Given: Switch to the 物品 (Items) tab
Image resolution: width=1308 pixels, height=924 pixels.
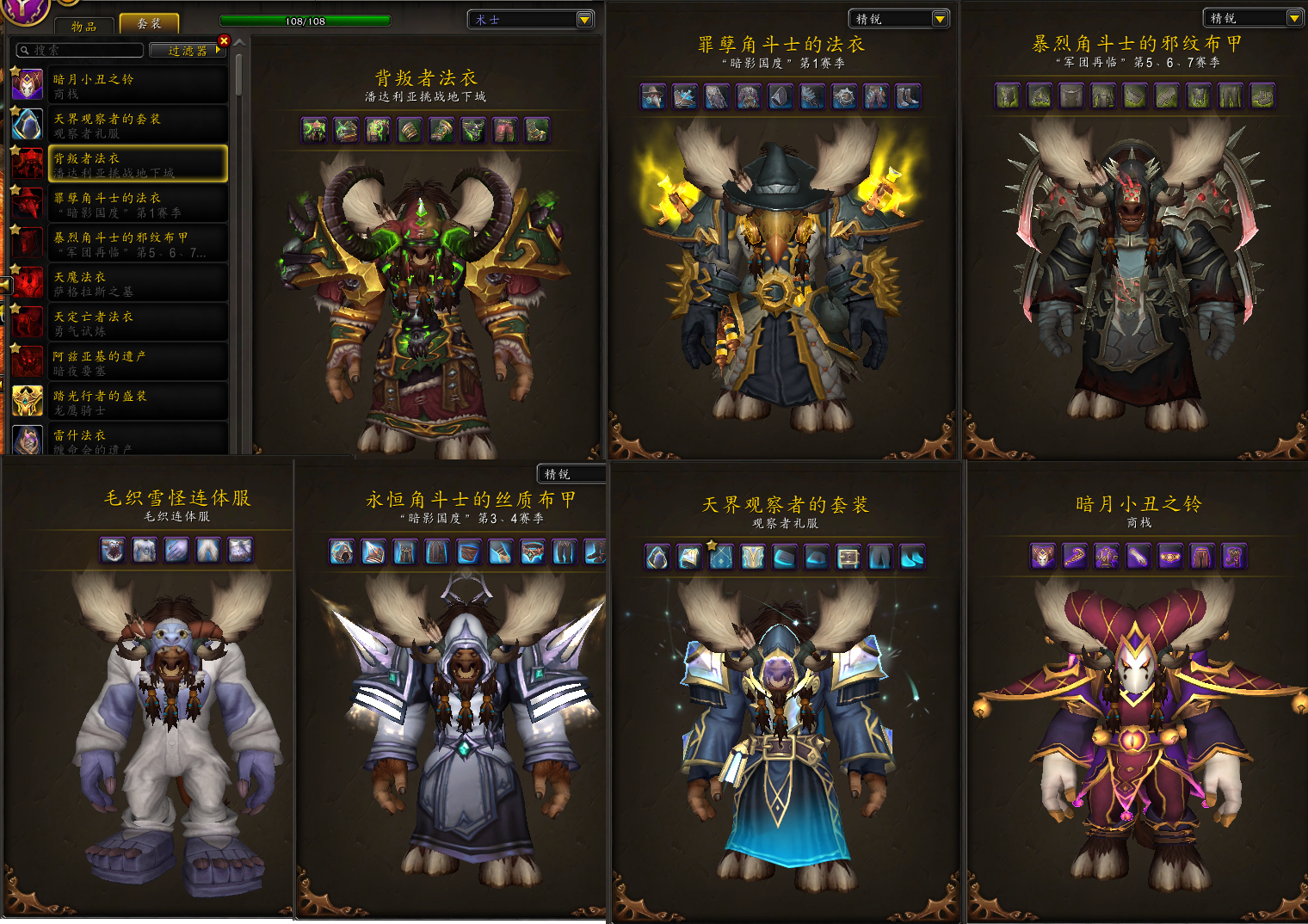Looking at the screenshot, I should pos(84,26).
